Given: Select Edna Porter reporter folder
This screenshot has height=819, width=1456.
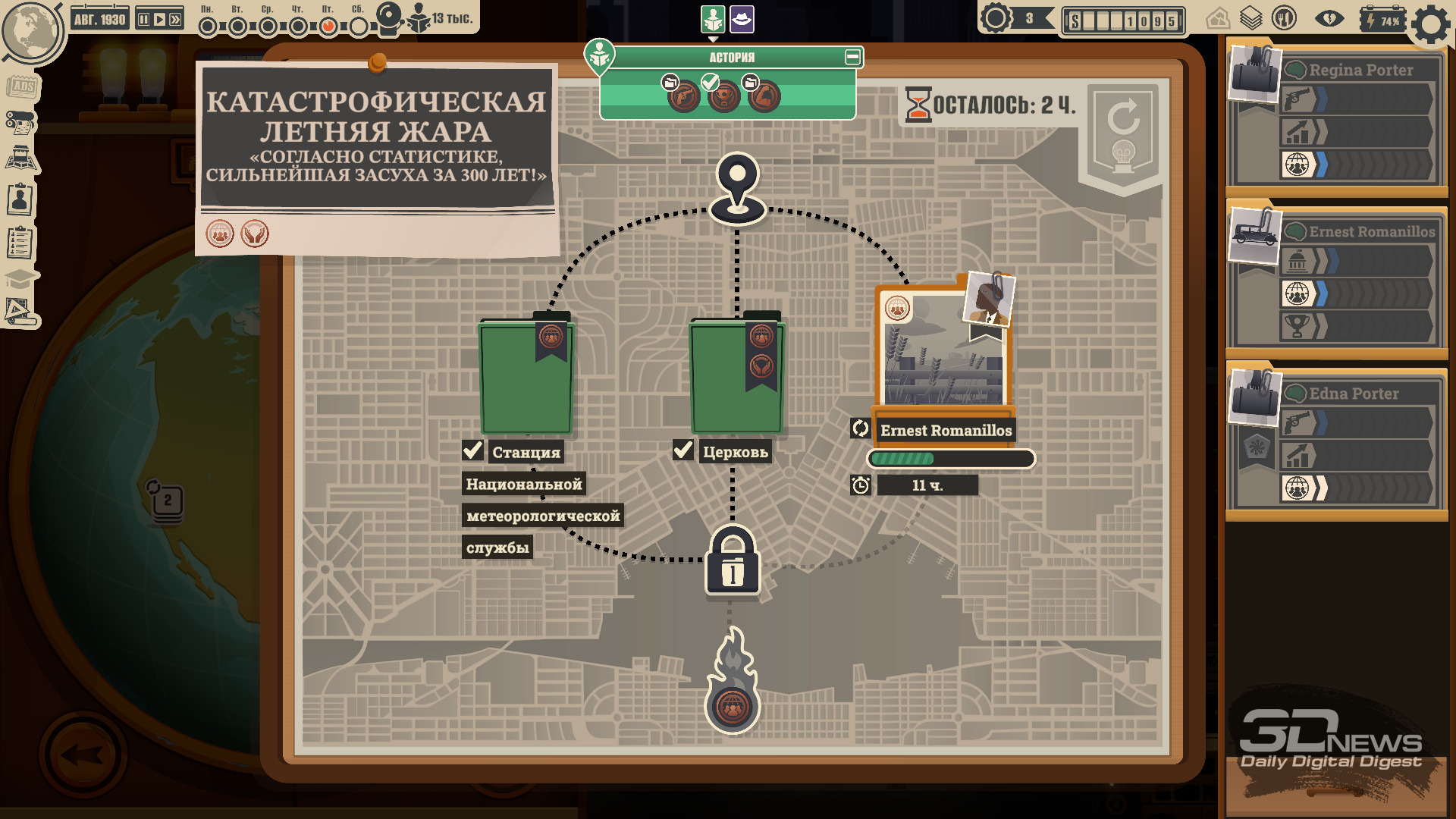Looking at the screenshot, I should click(1336, 441).
